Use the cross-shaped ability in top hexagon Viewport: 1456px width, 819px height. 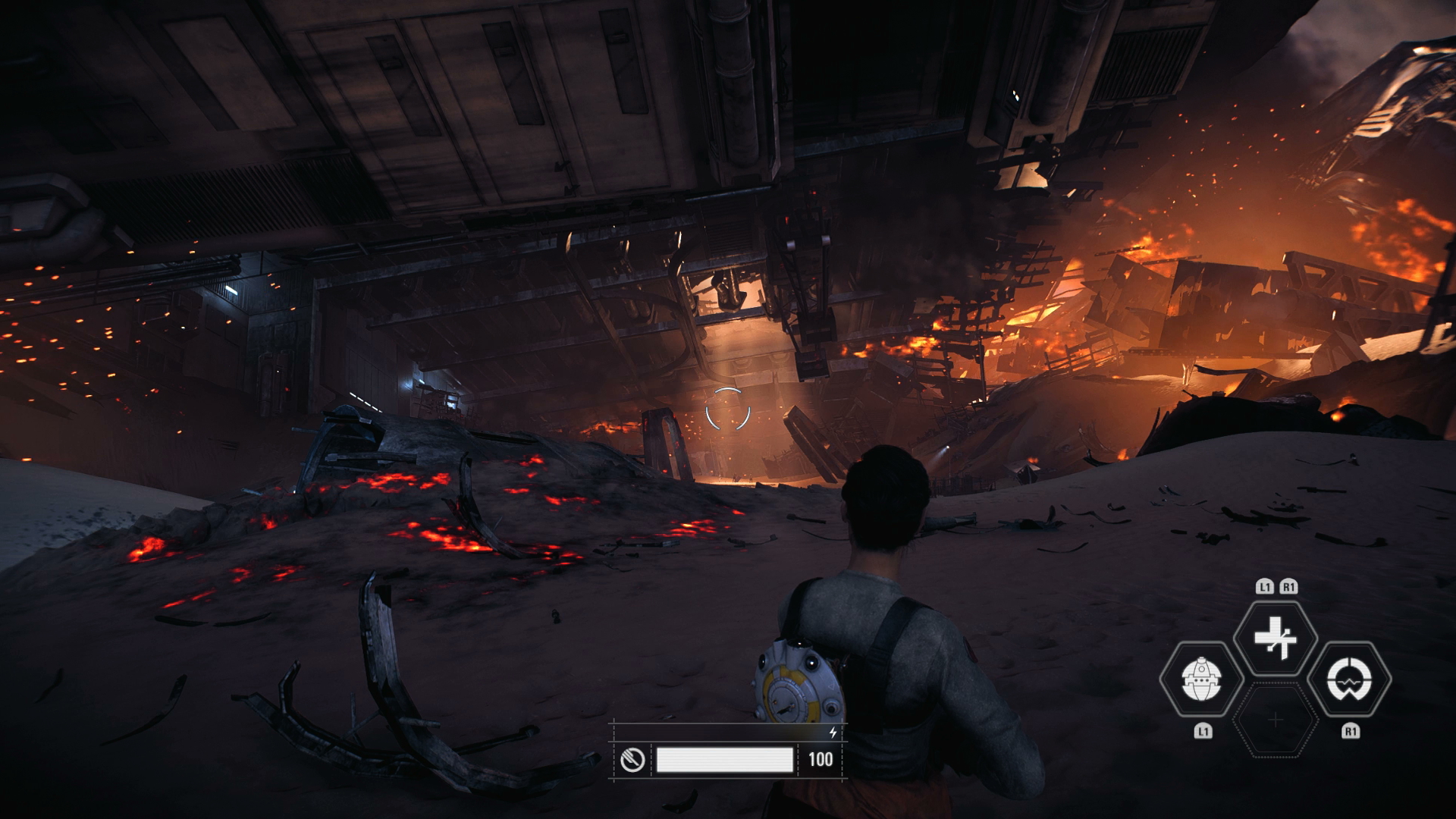click(1276, 638)
